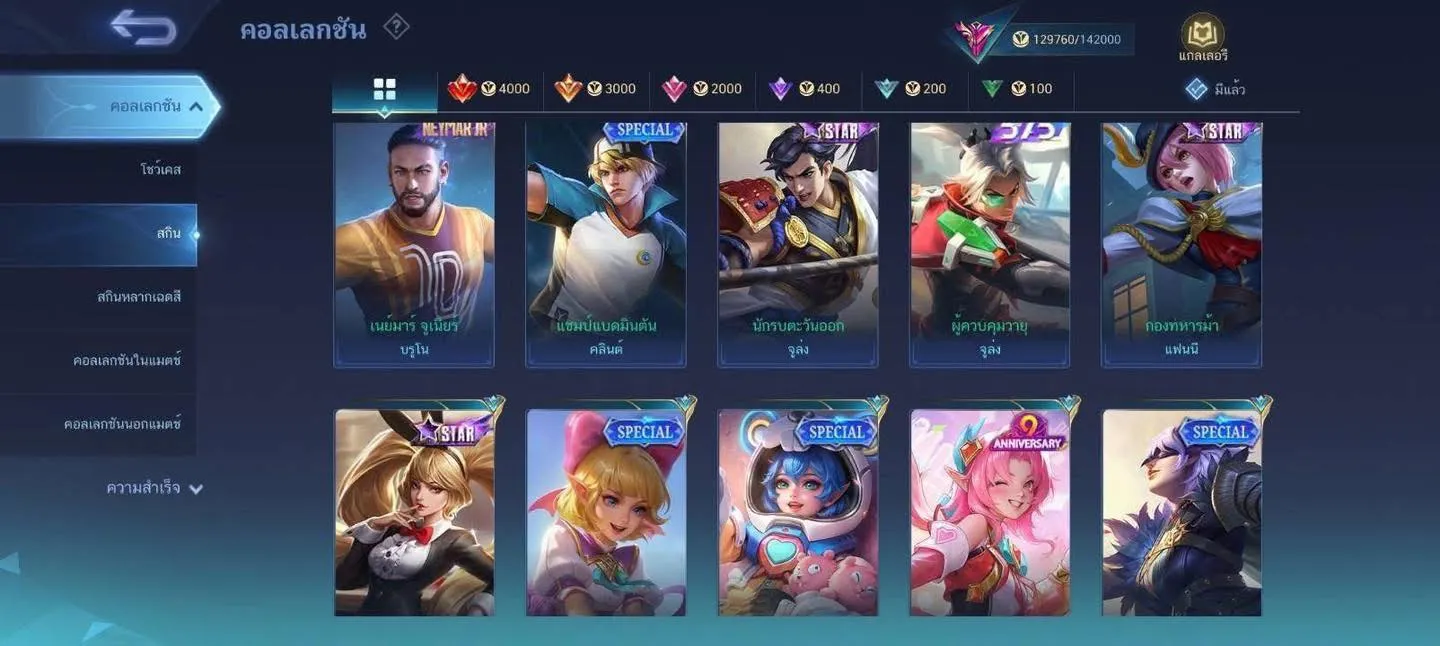
Task: Switch to the all-skins grid tab
Action: click(384, 90)
